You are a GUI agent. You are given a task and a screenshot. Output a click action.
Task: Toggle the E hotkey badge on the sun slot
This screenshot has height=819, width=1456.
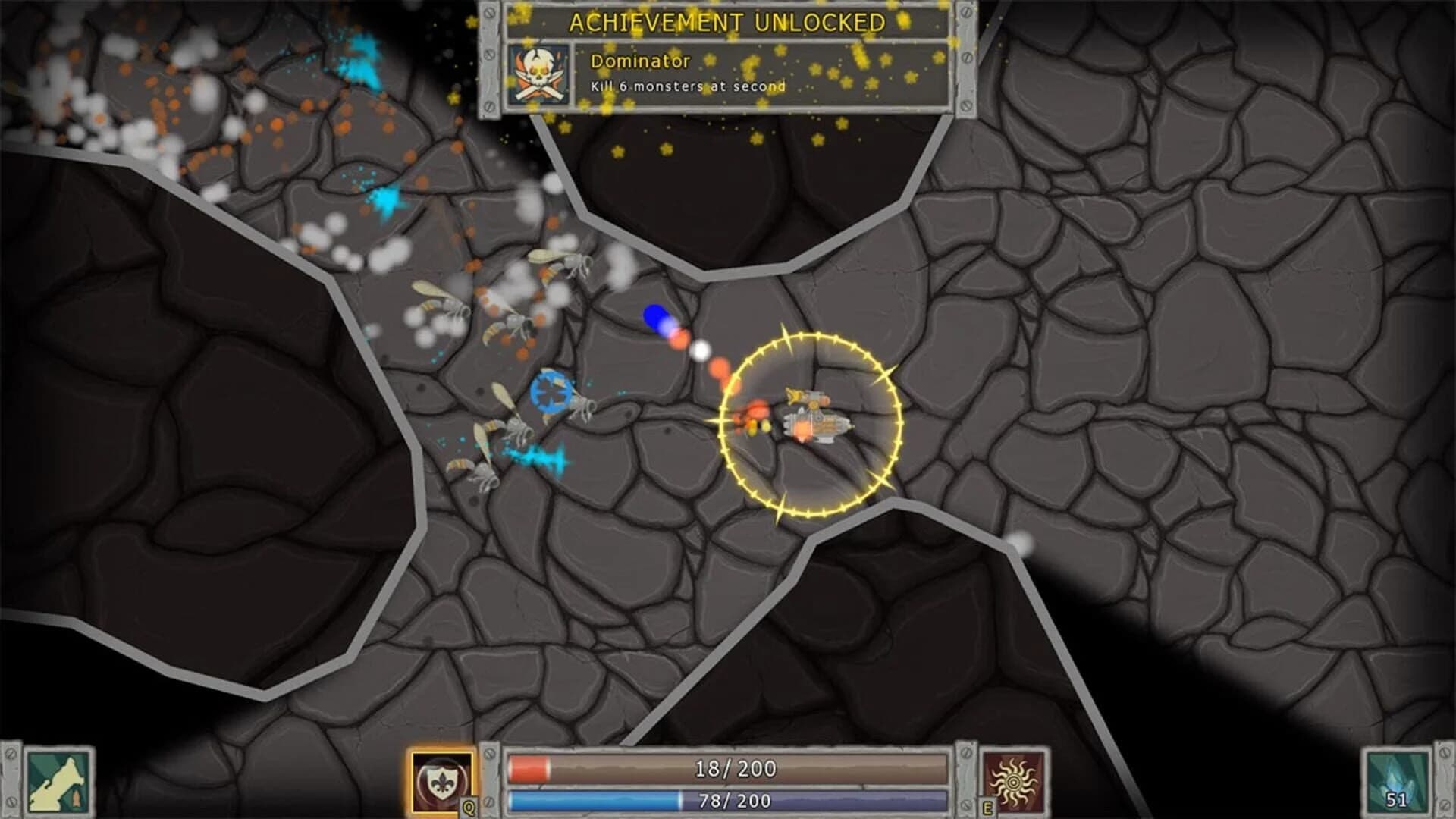tap(987, 807)
